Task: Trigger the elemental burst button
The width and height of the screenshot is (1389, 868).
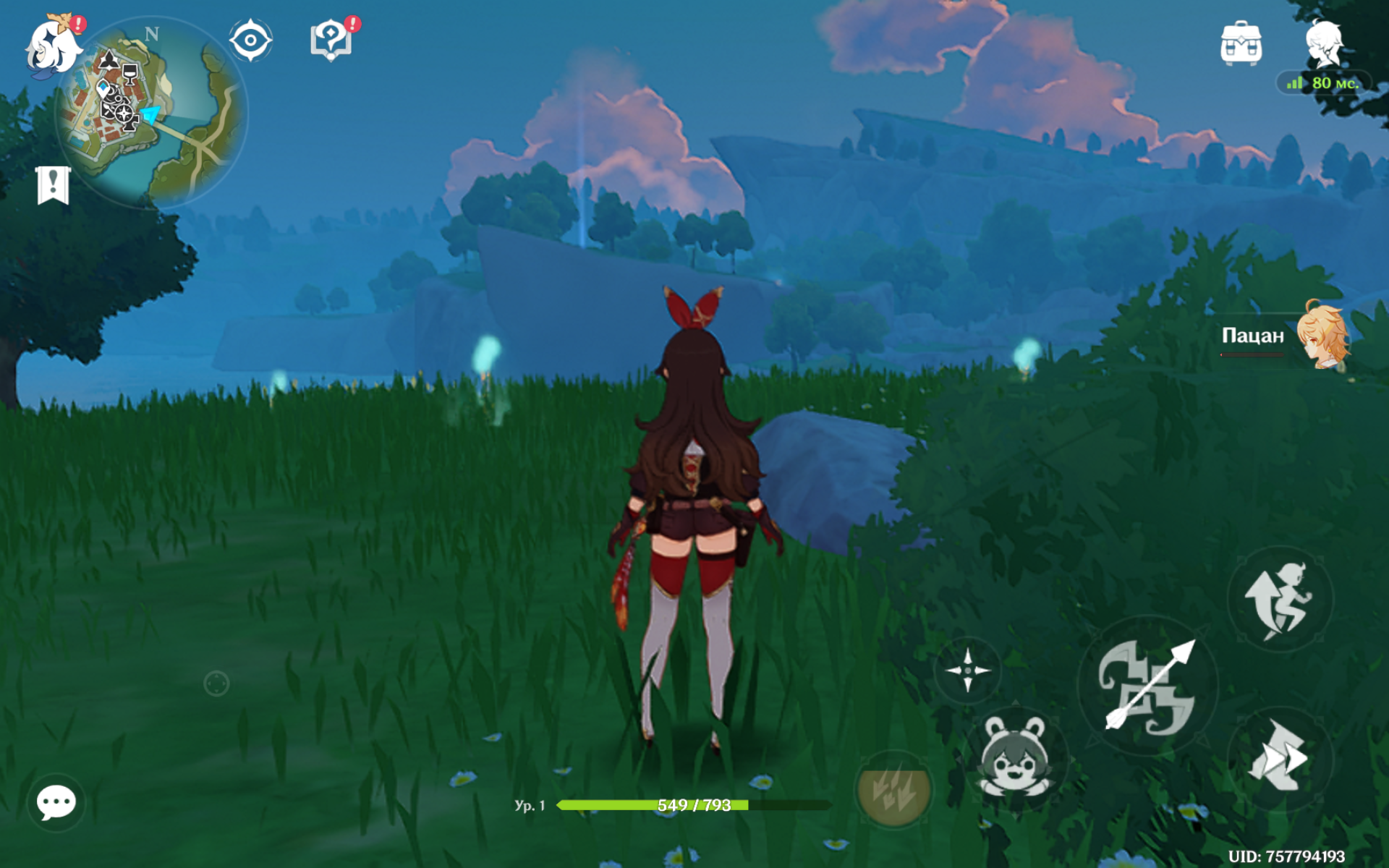Action: 893,790
